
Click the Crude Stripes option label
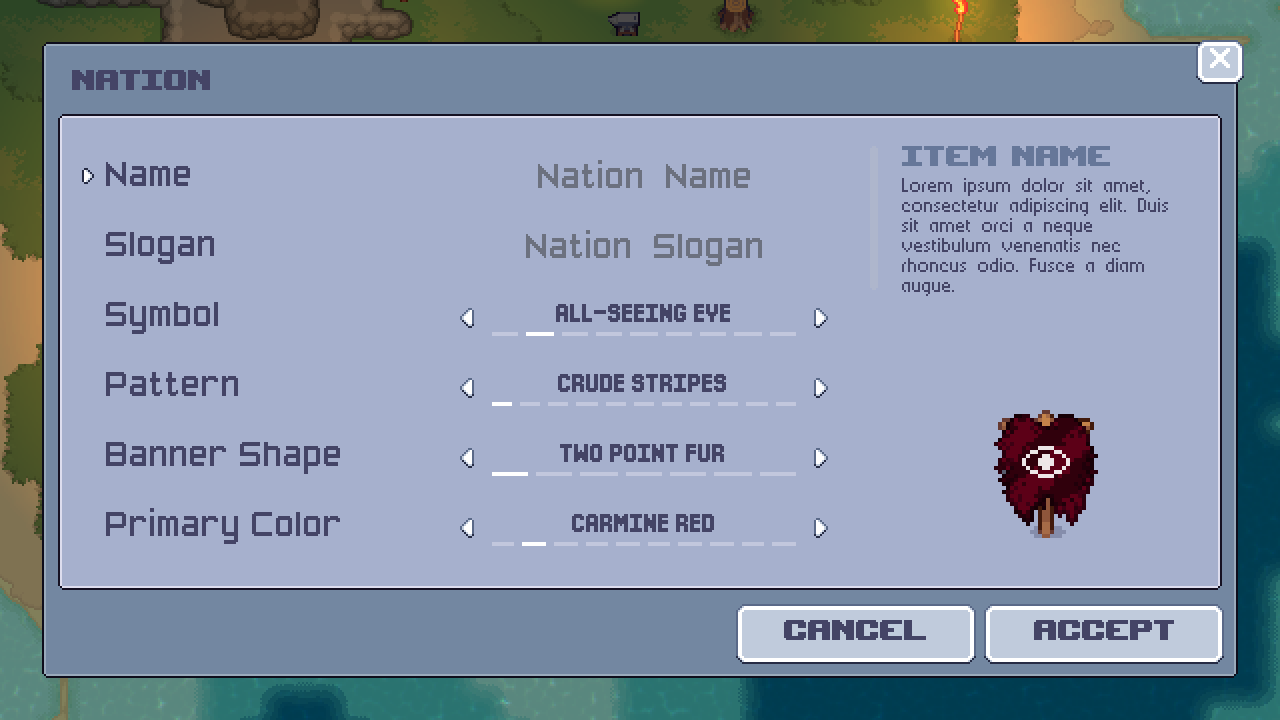point(643,383)
